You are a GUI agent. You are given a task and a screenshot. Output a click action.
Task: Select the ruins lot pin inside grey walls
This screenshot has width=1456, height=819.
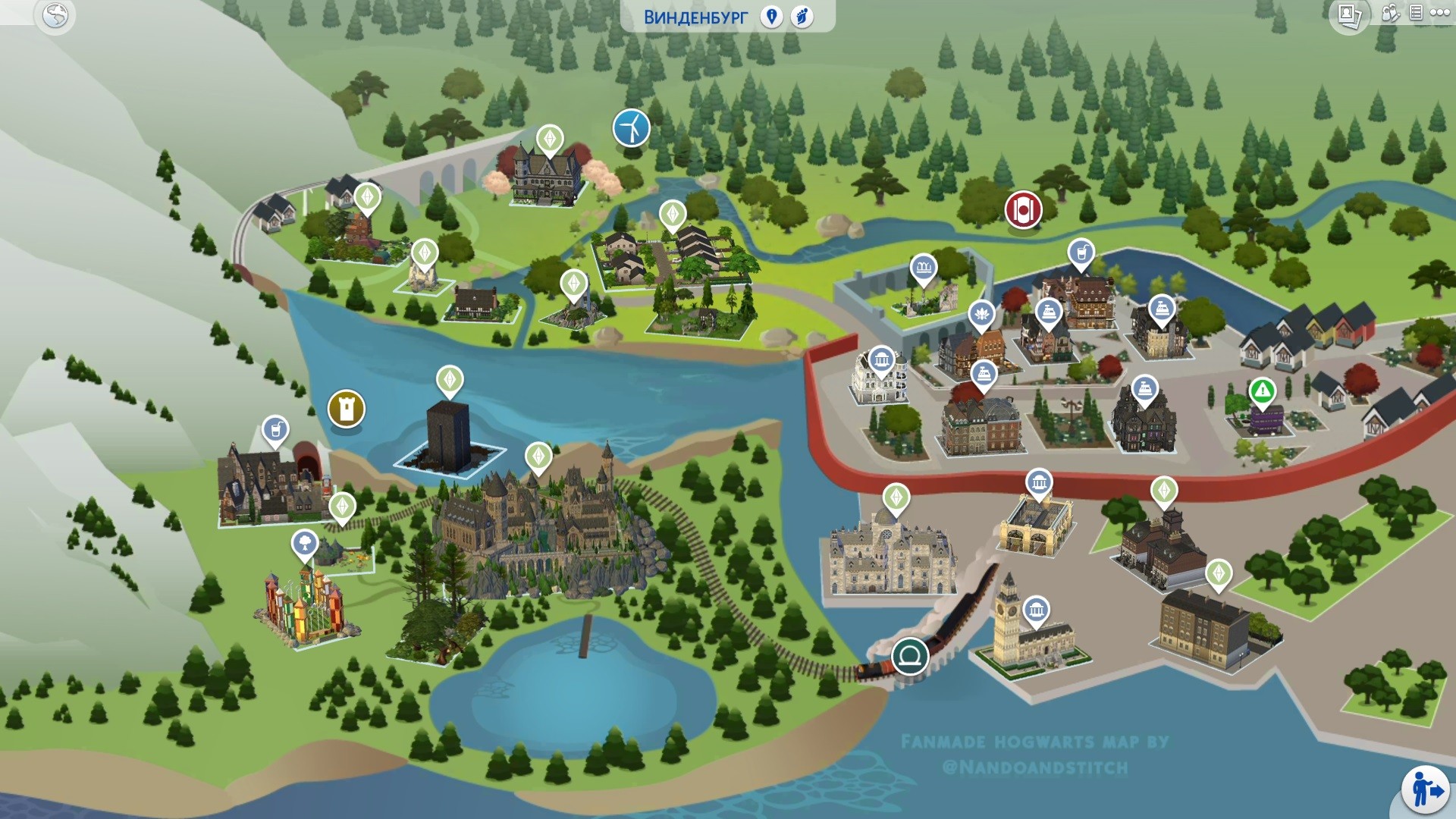(x=923, y=267)
